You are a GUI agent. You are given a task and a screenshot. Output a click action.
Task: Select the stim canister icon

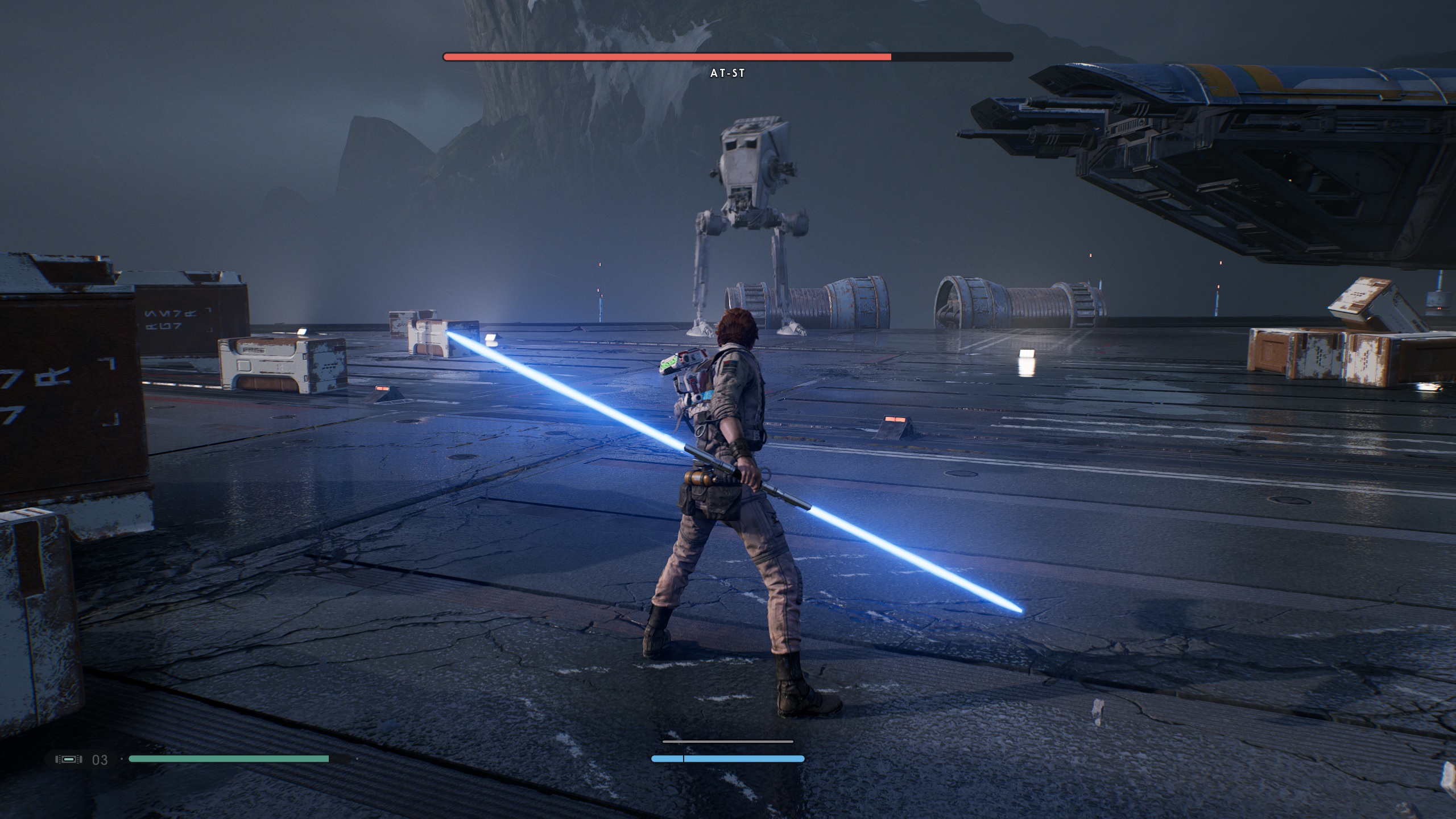[x=69, y=759]
